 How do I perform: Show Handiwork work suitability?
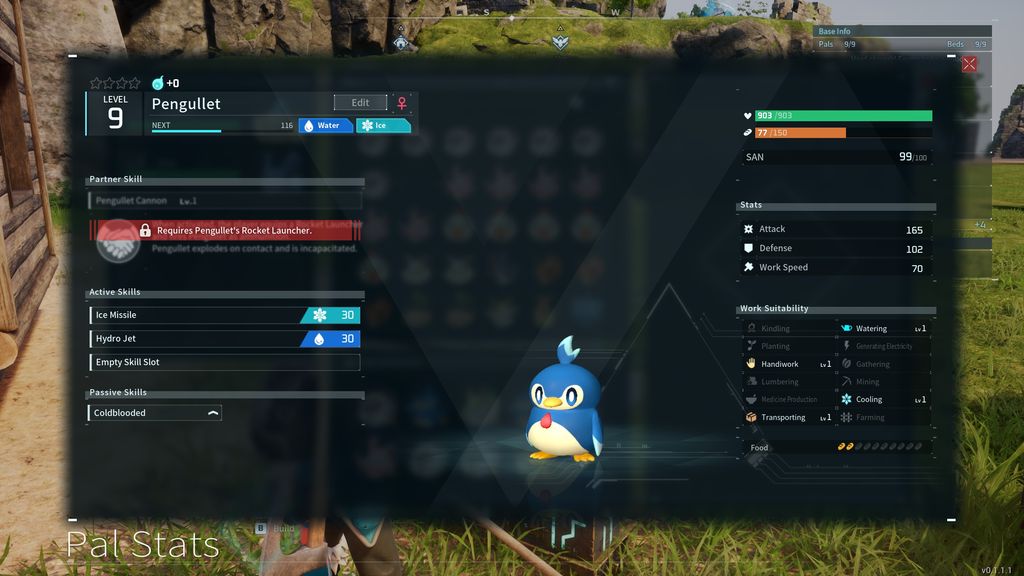[789, 364]
